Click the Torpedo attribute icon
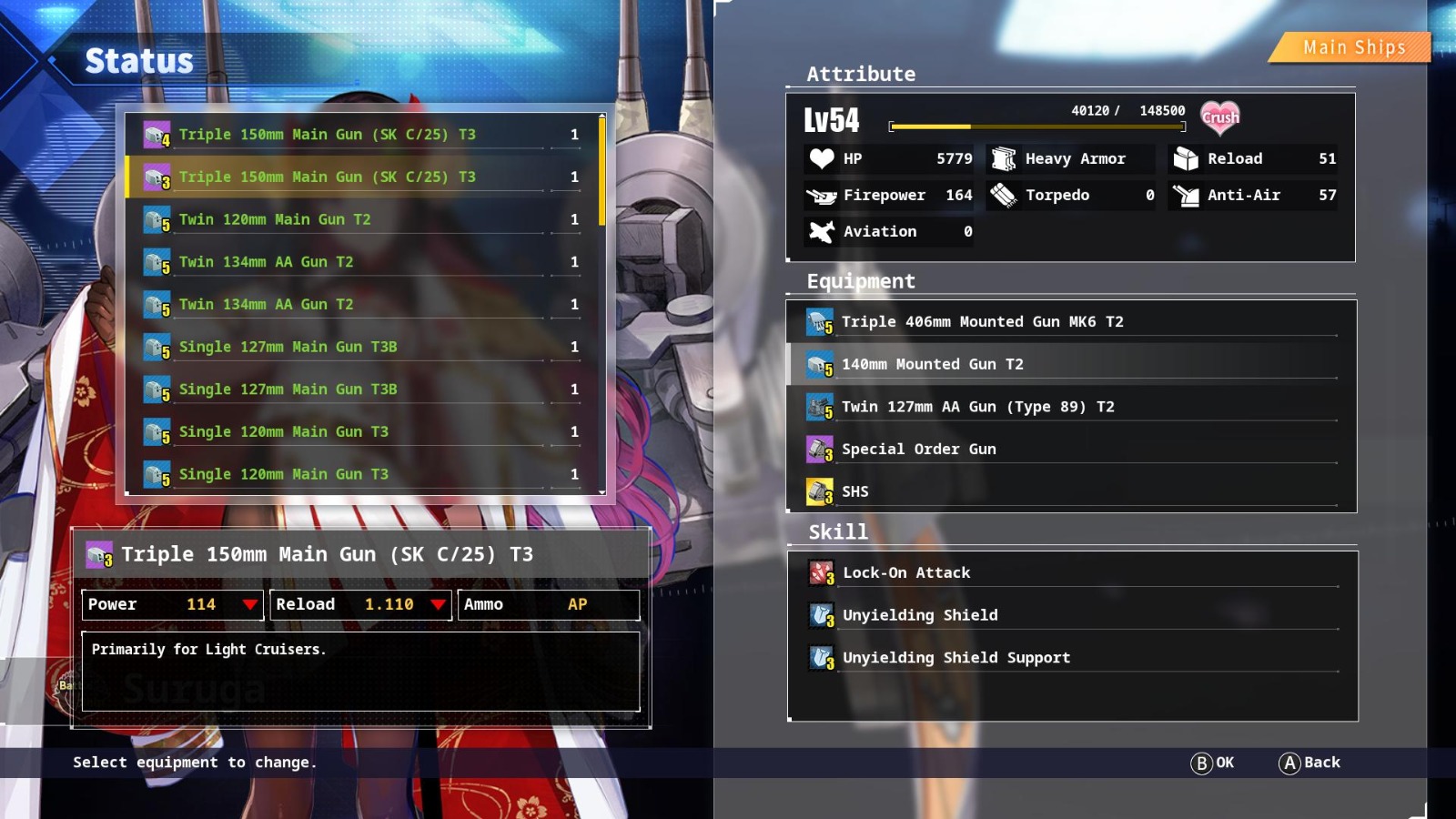Viewport: 1456px width, 819px height. [1002, 195]
